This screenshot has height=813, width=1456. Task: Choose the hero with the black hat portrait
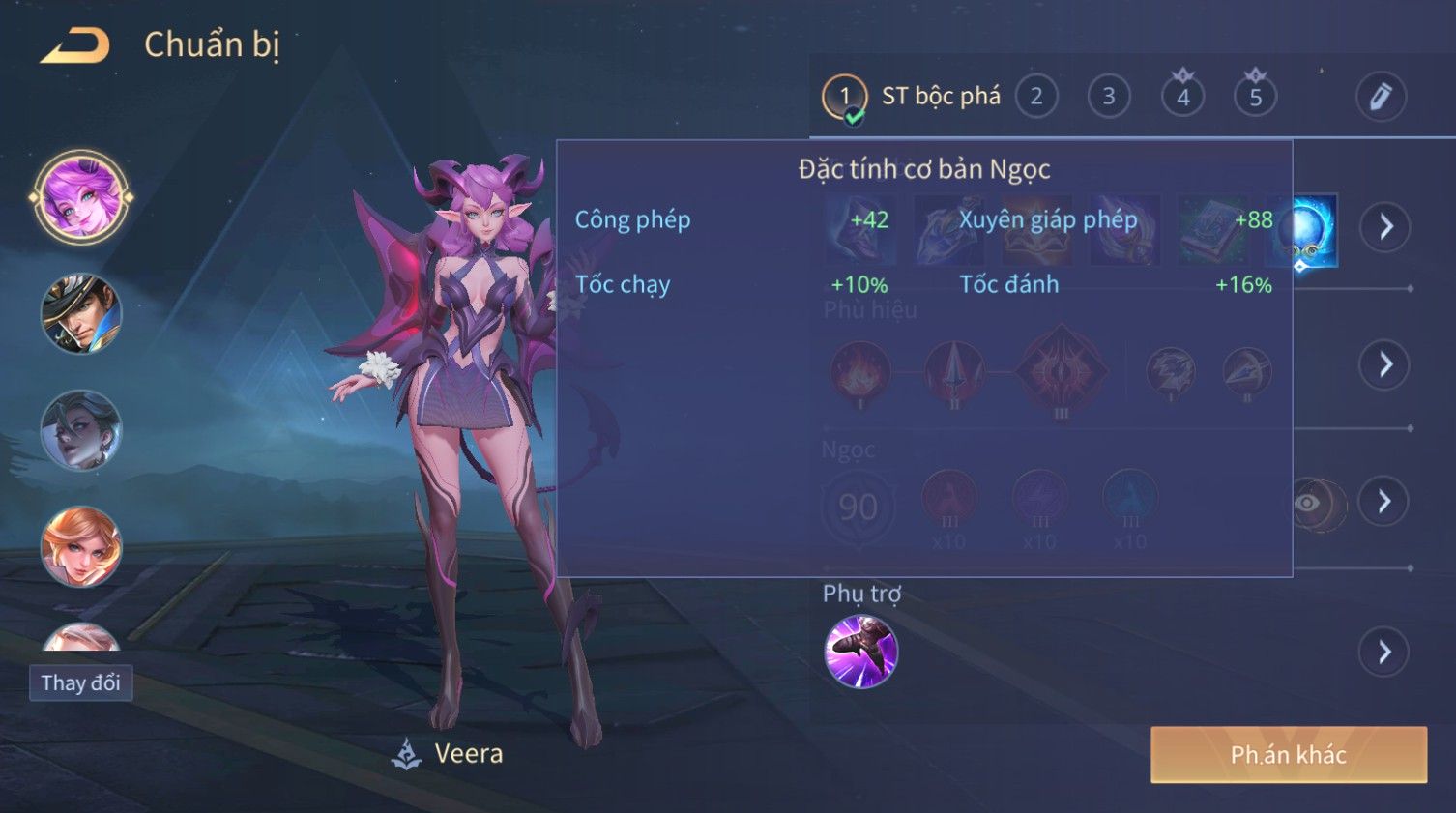81,313
